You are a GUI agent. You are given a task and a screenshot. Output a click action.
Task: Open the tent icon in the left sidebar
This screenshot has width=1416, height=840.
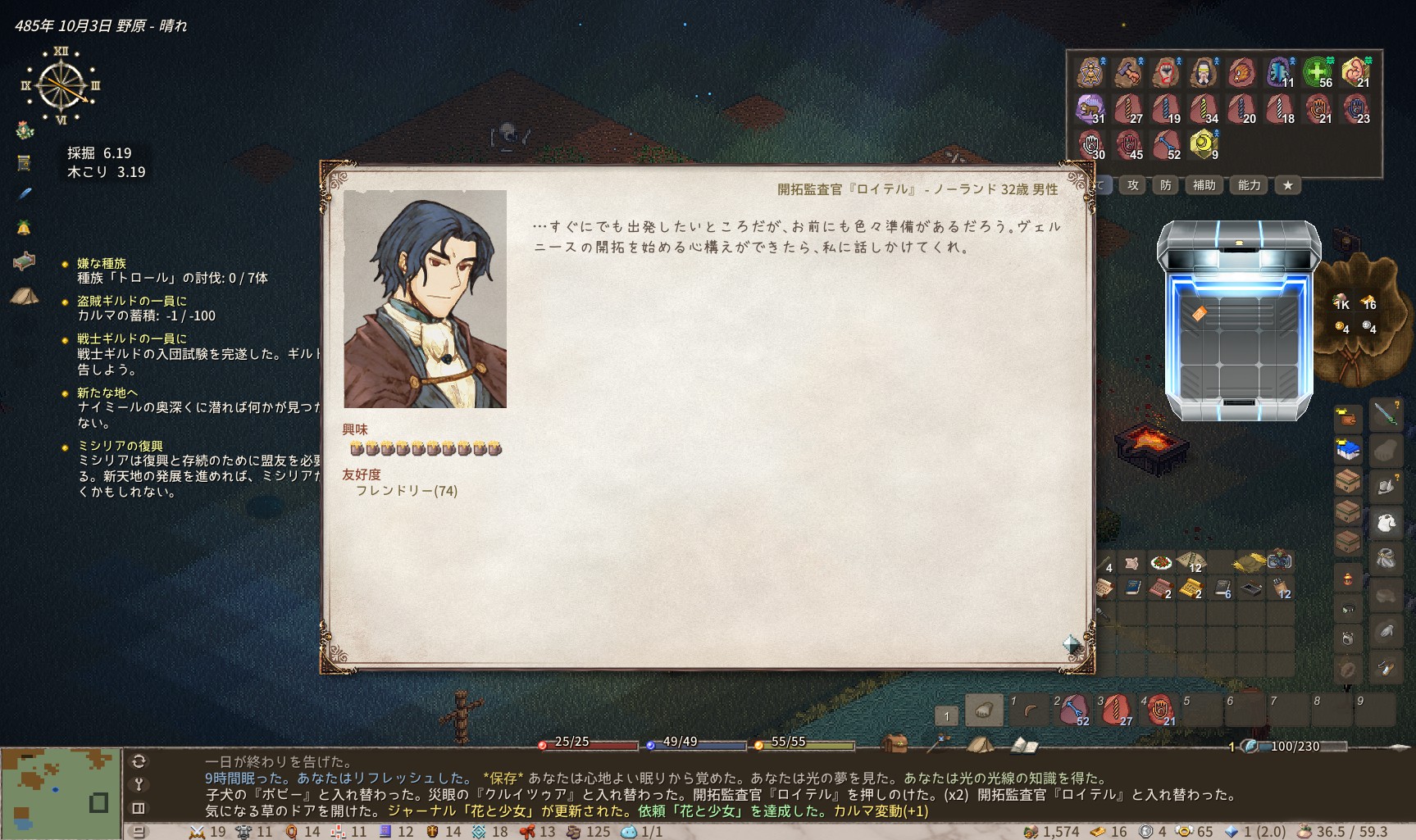[25, 296]
